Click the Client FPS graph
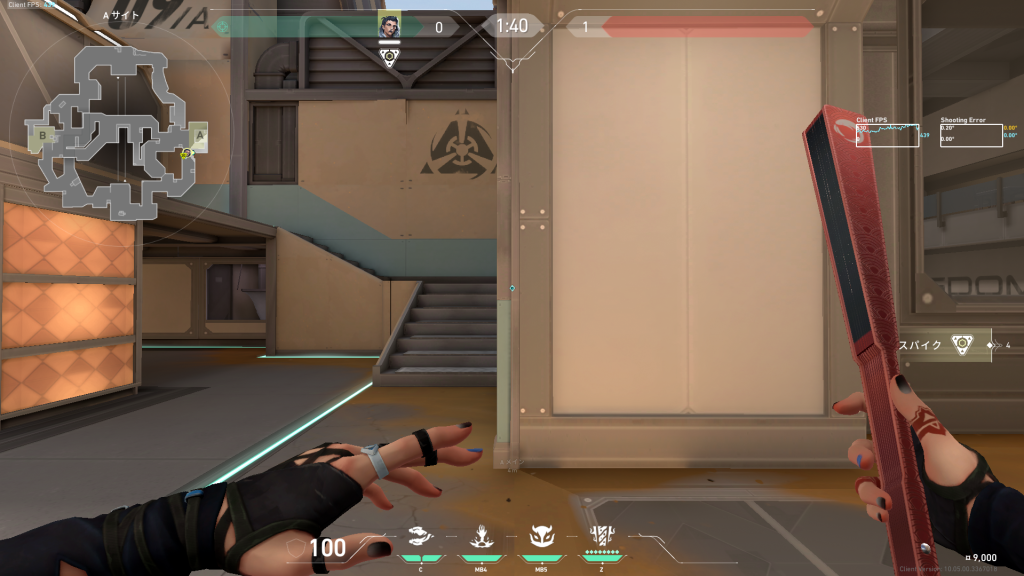 point(887,134)
